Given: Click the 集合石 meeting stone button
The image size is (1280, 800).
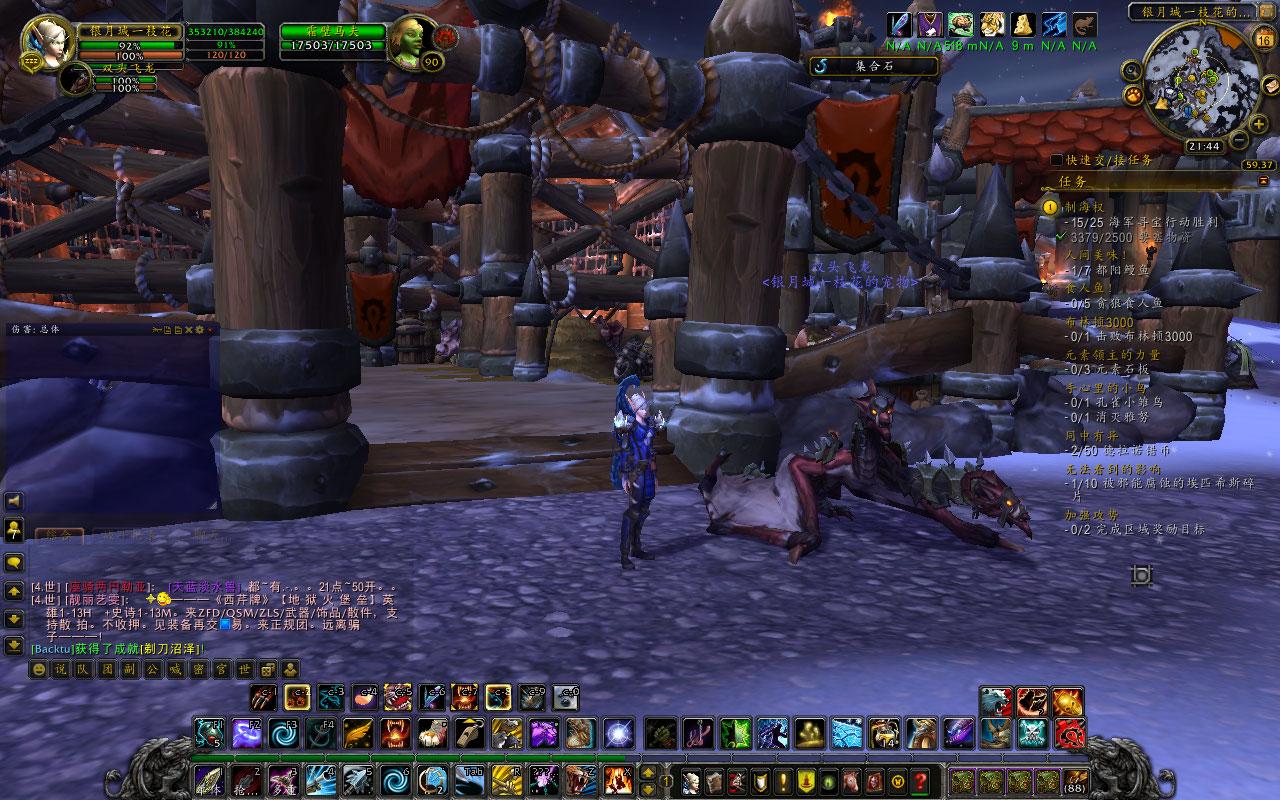Looking at the screenshot, I should click(874, 66).
